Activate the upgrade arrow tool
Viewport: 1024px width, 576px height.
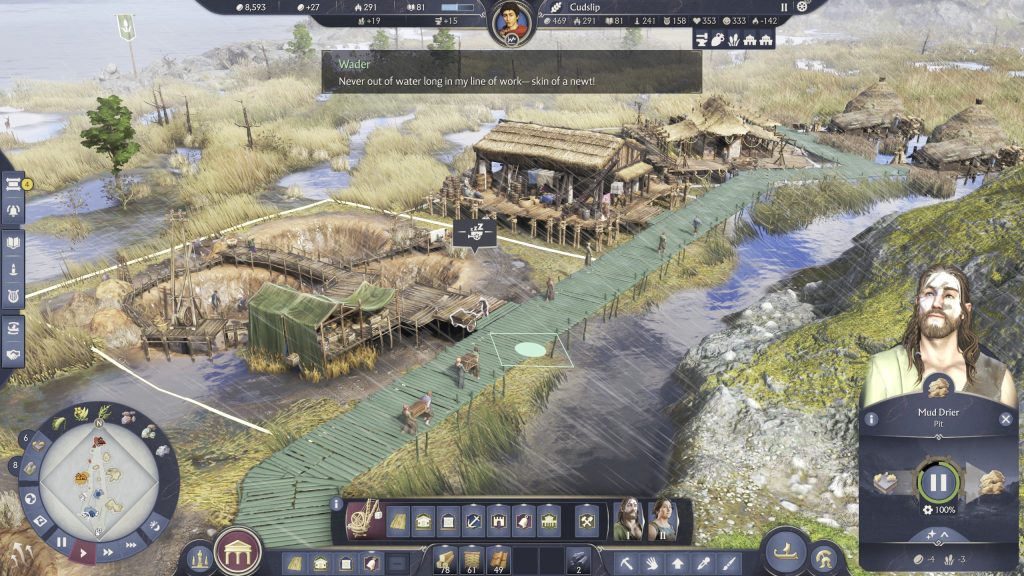coord(678,563)
